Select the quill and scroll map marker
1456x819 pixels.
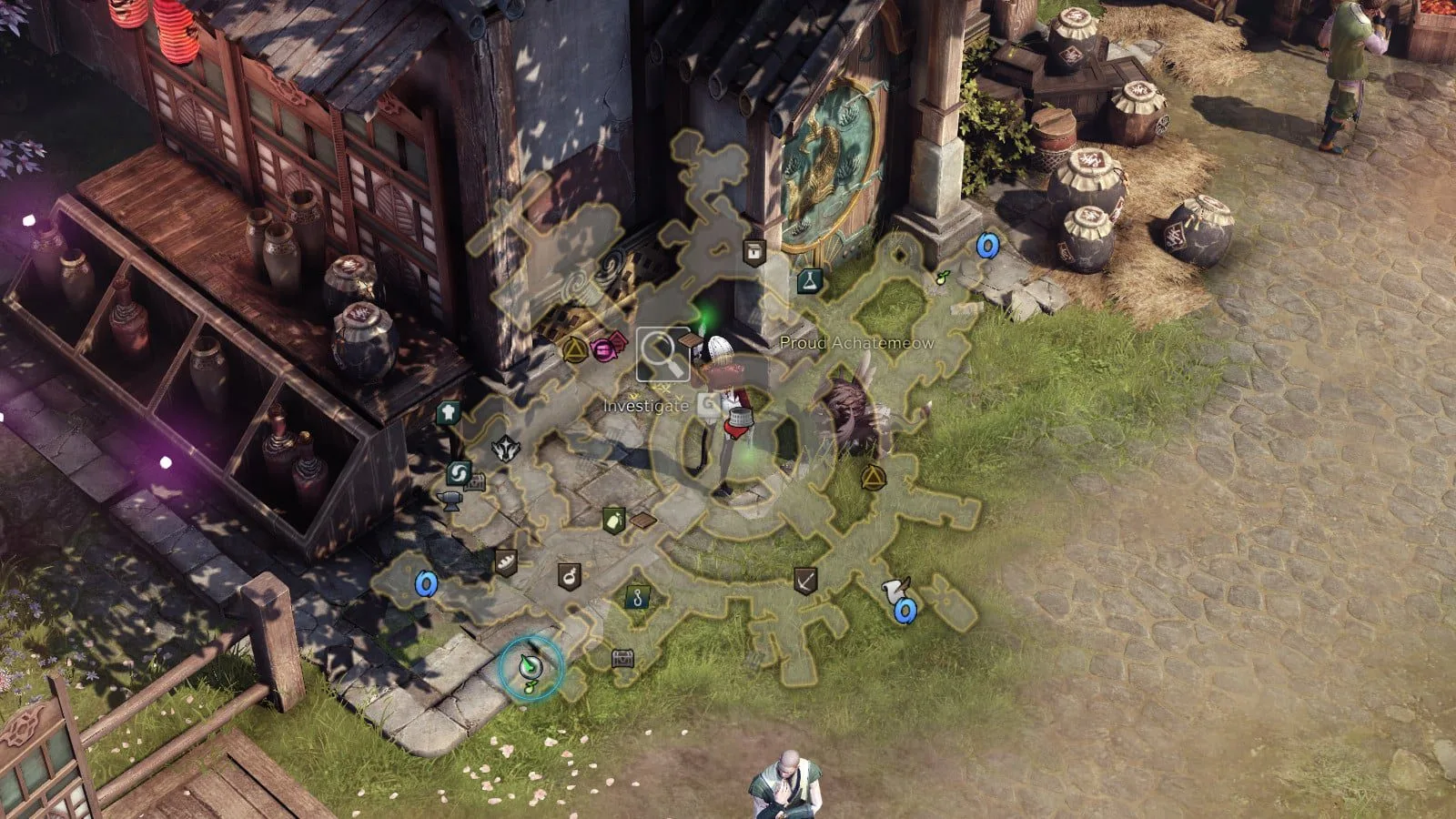pos(893,590)
